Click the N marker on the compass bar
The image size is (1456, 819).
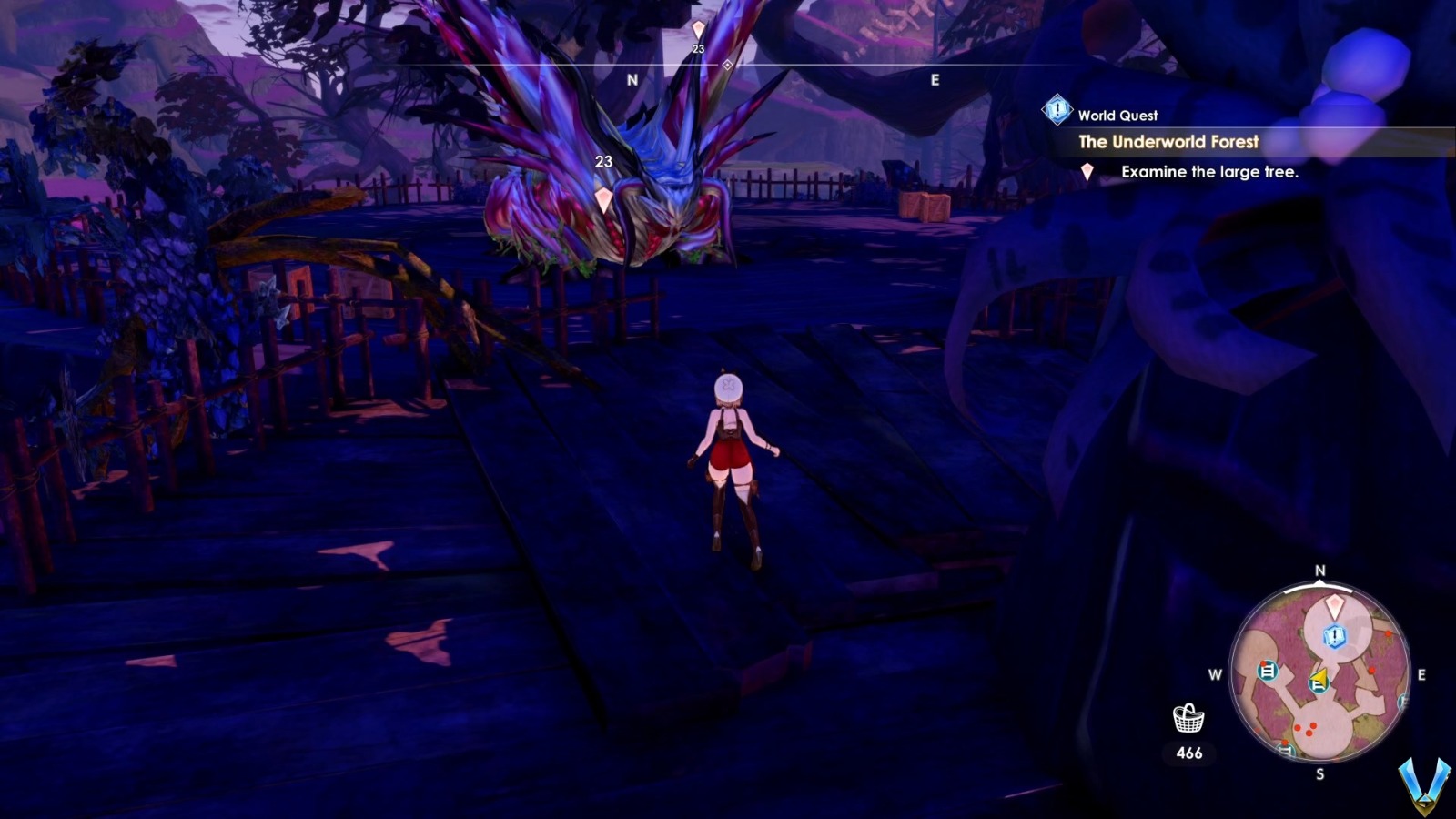[x=632, y=79]
